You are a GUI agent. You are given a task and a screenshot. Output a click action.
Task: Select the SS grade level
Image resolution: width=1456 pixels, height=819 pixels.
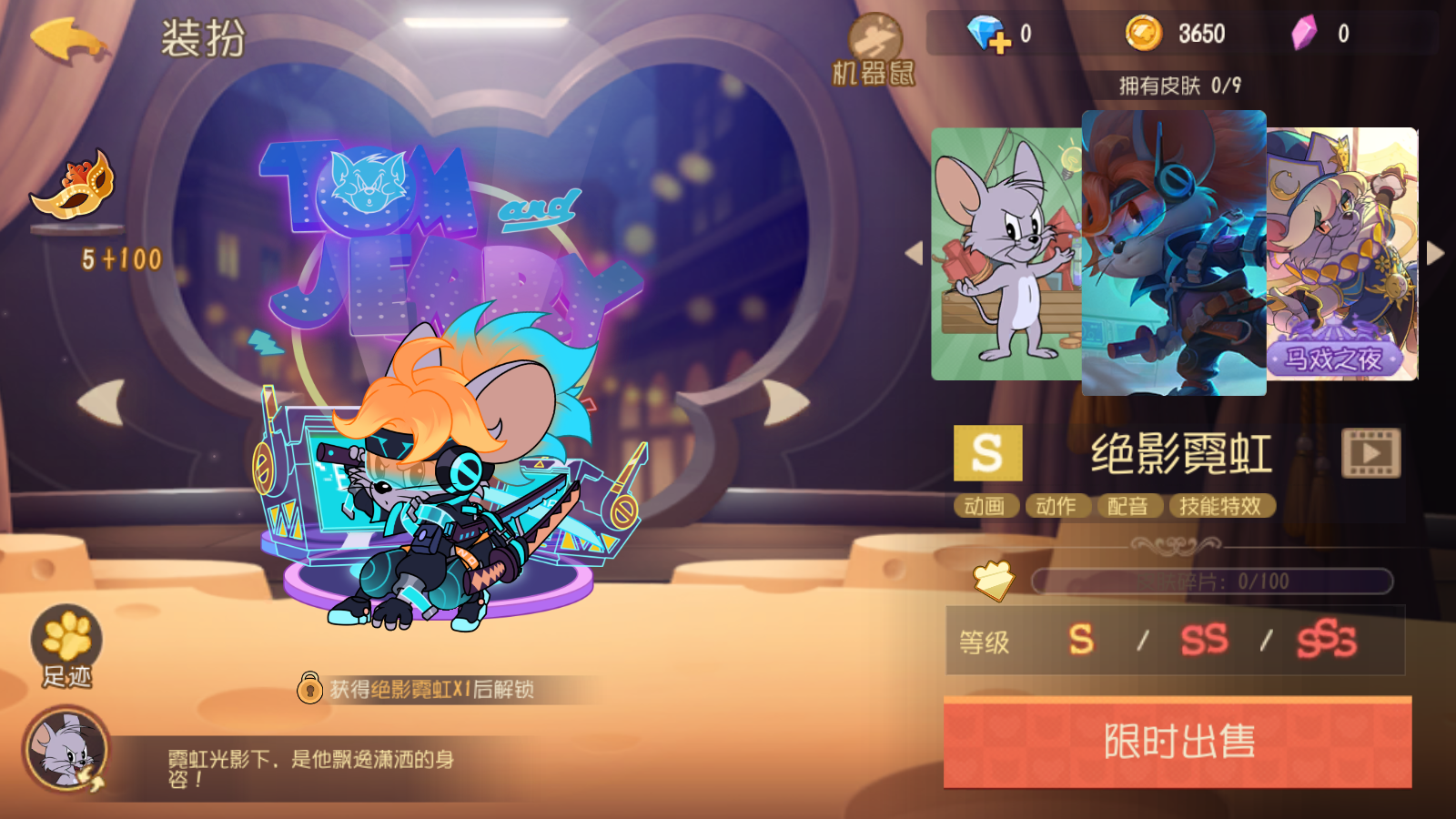(1203, 642)
